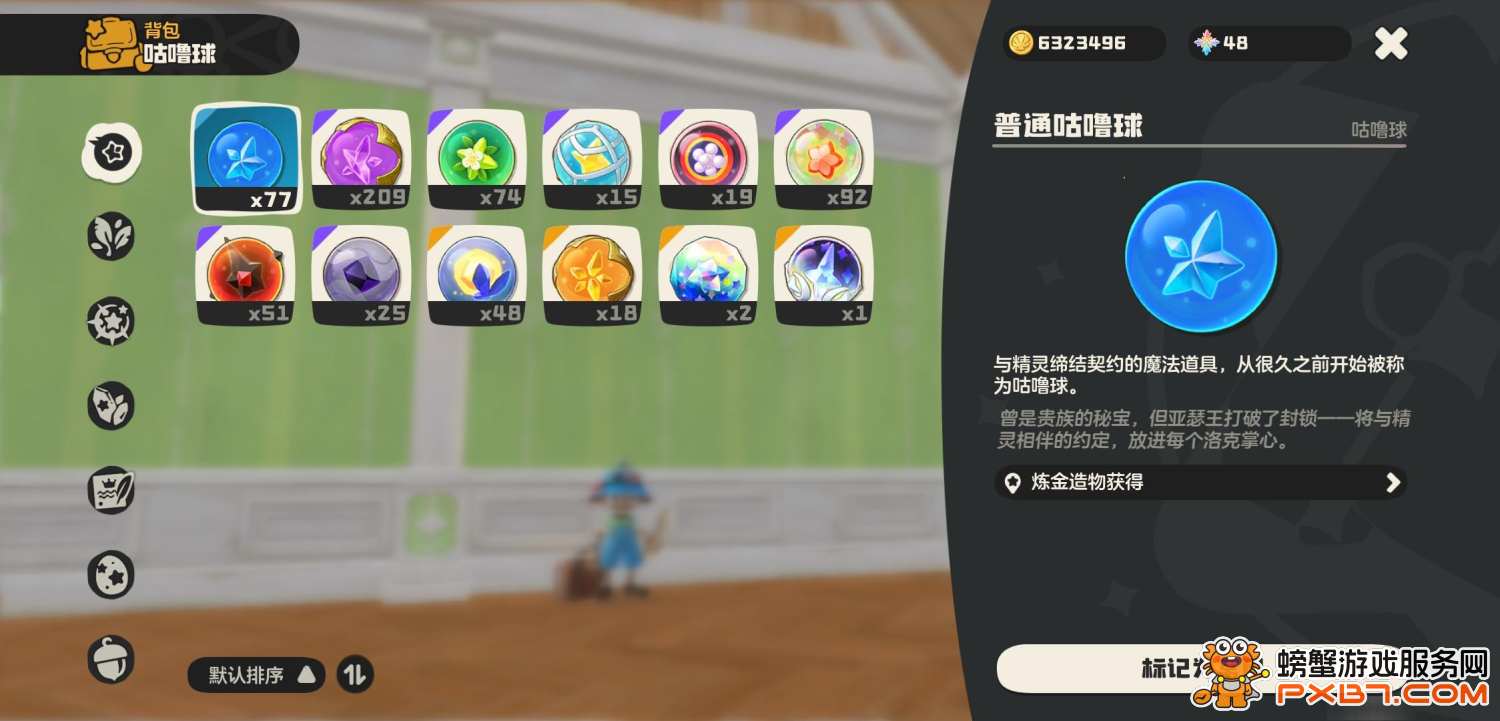
Task: Open the plant materials category in sidebar
Action: pyautogui.click(x=110, y=237)
